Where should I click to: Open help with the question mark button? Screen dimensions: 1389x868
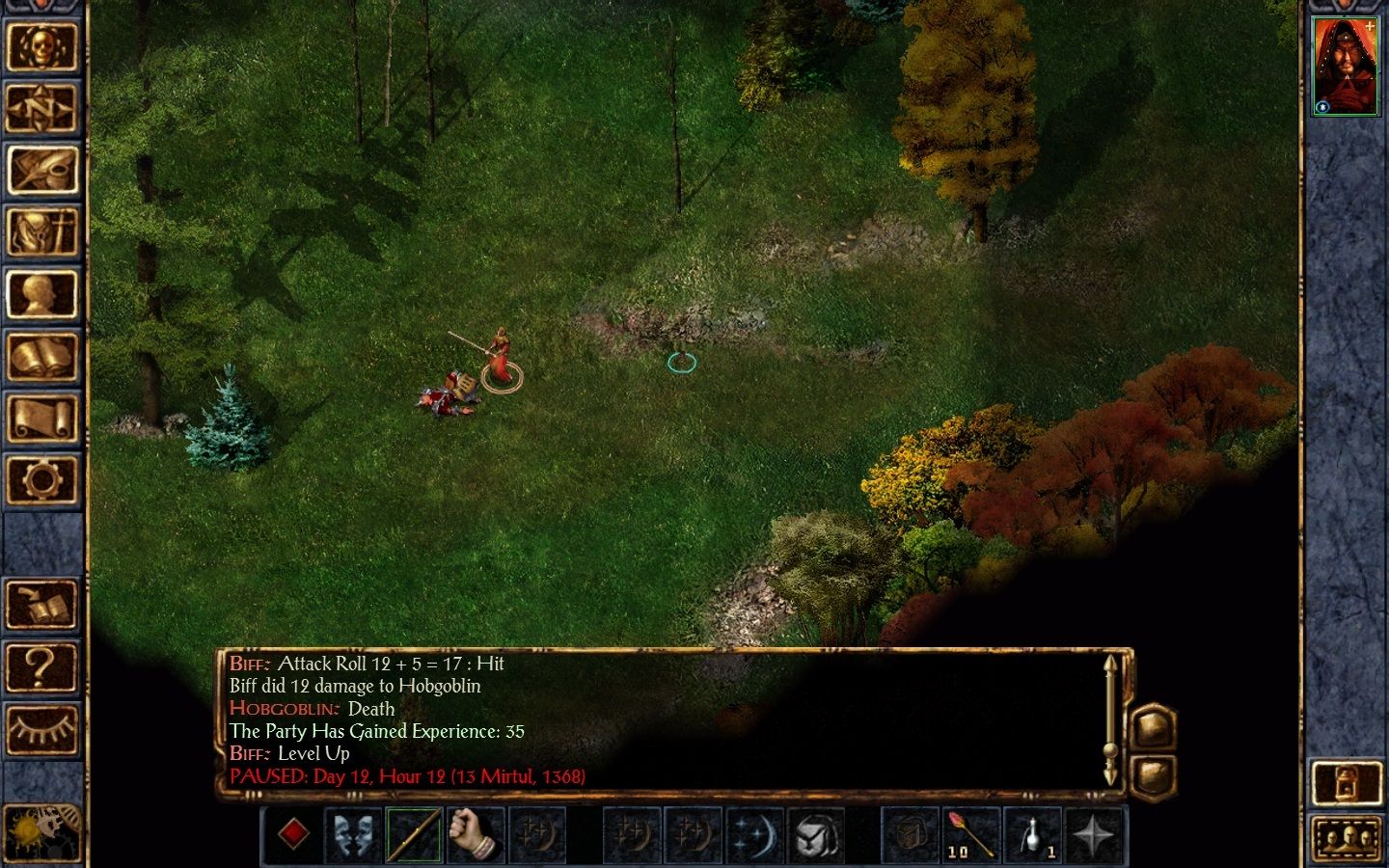tap(41, 666)
